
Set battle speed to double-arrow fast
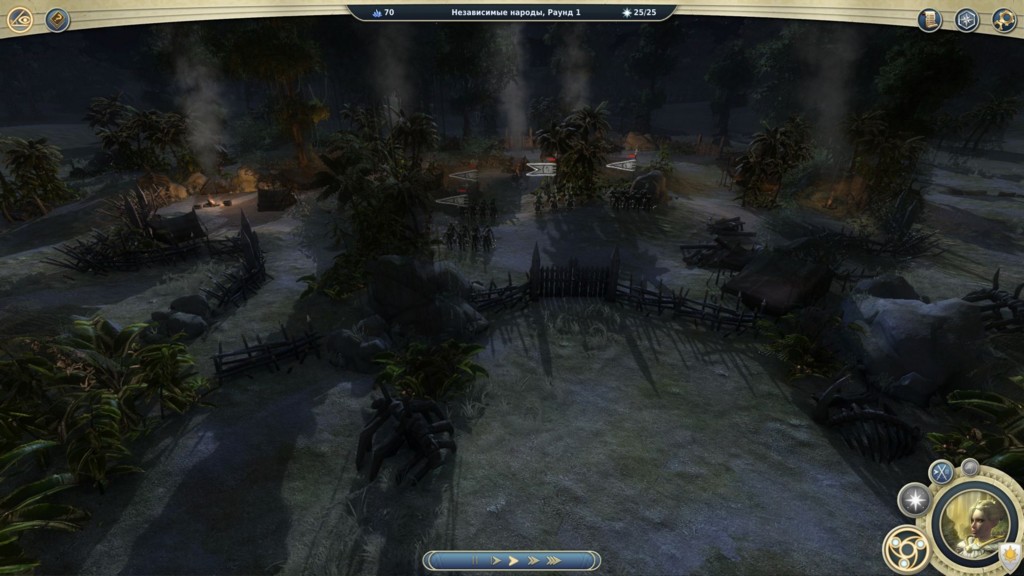pyautogui.click(x=533, y=561)
